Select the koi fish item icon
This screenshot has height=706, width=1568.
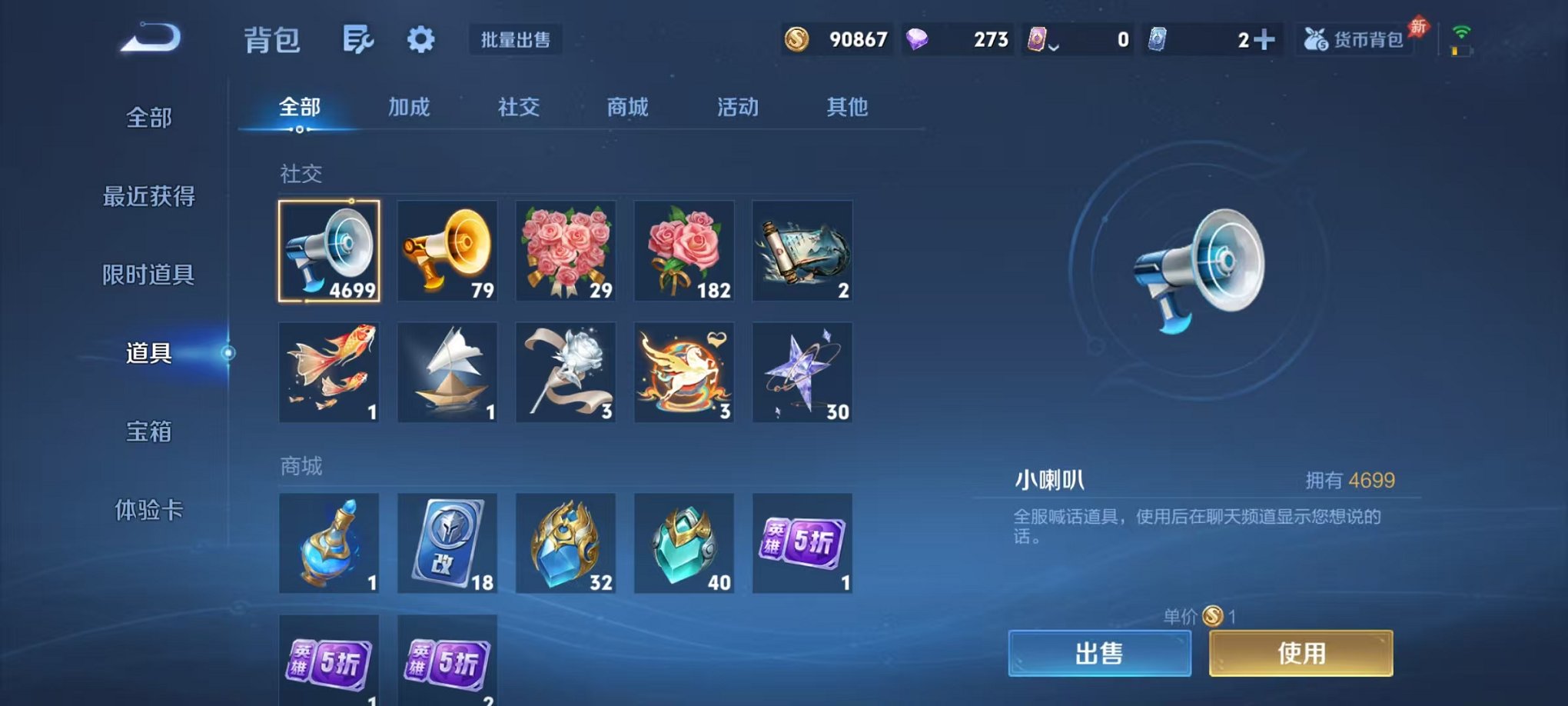click(329, 373)
